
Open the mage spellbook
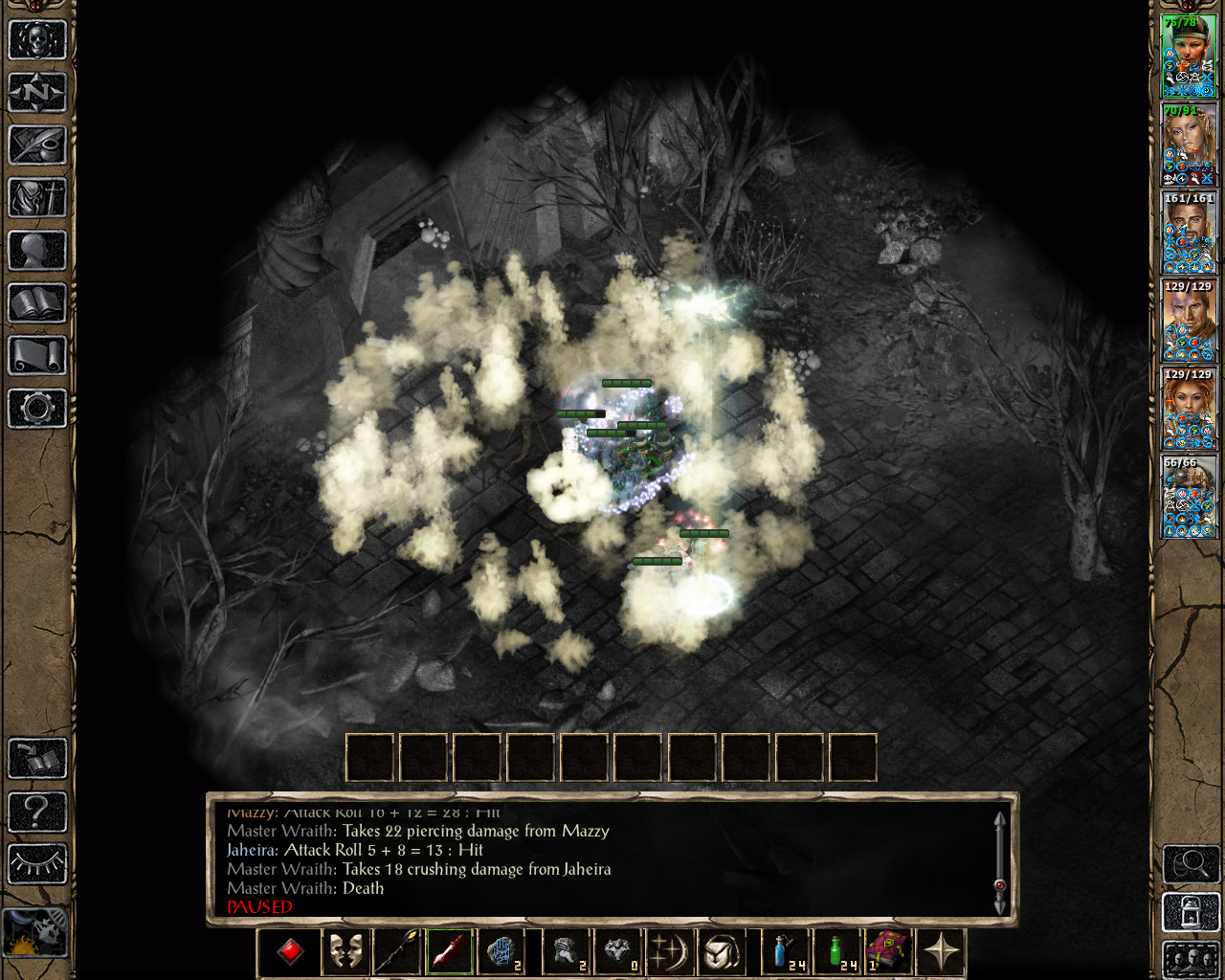pos(37,303)
